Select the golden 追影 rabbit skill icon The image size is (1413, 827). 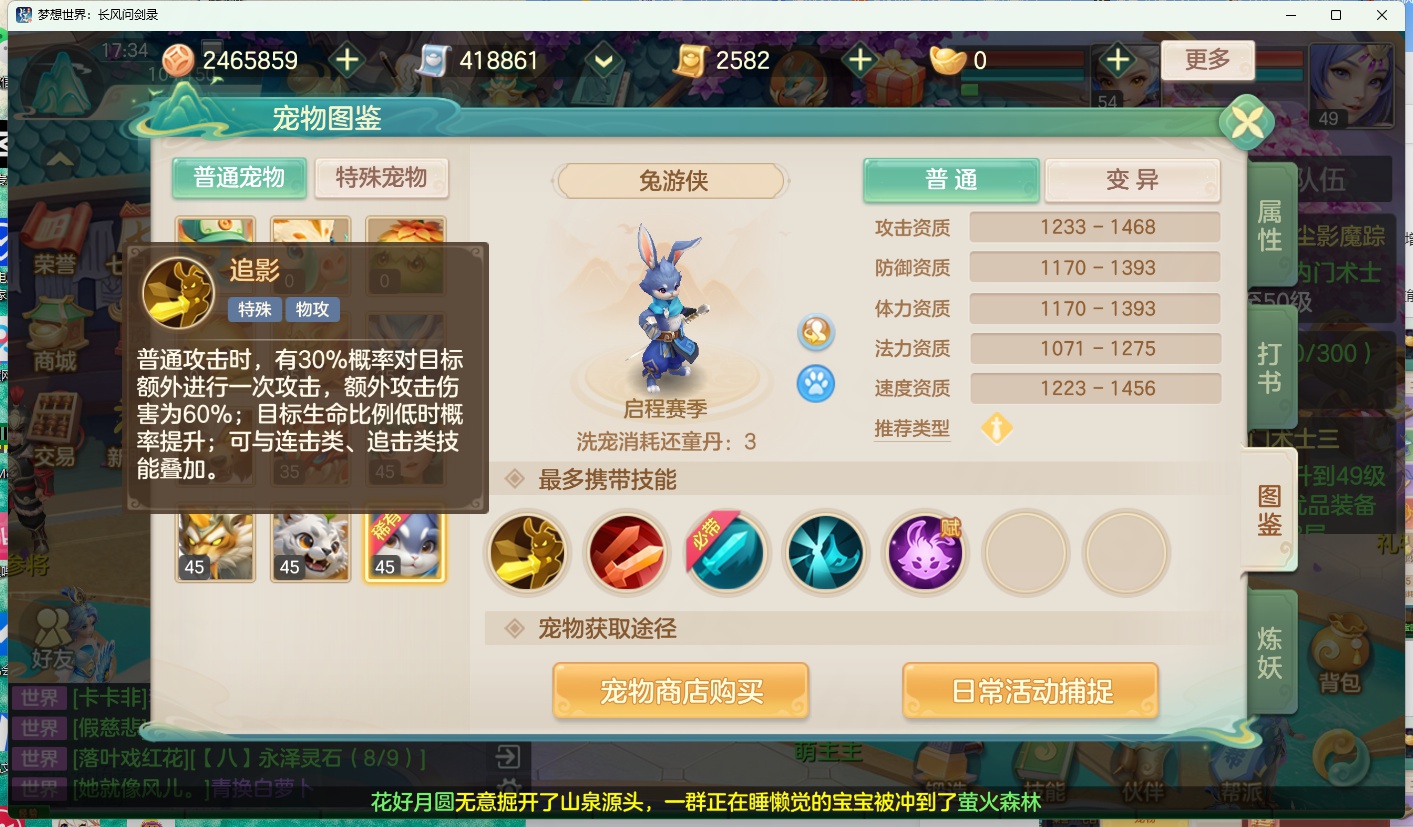click(x=527, y=552)
